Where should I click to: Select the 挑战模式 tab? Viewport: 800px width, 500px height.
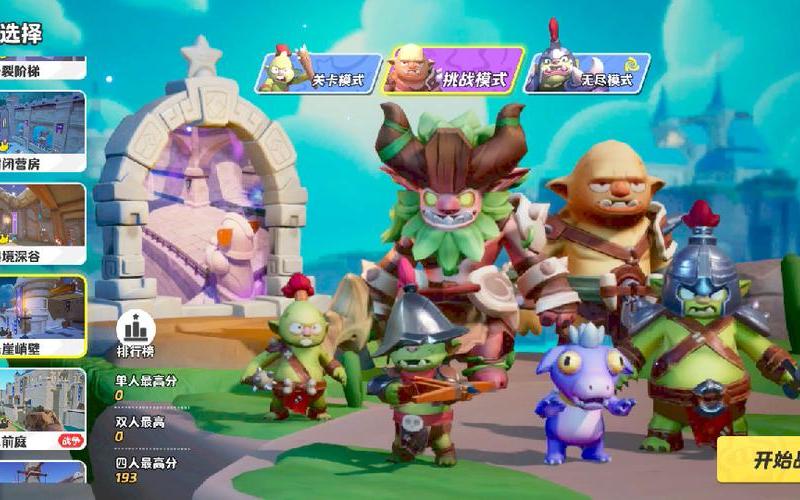click(x=455, y=72)
